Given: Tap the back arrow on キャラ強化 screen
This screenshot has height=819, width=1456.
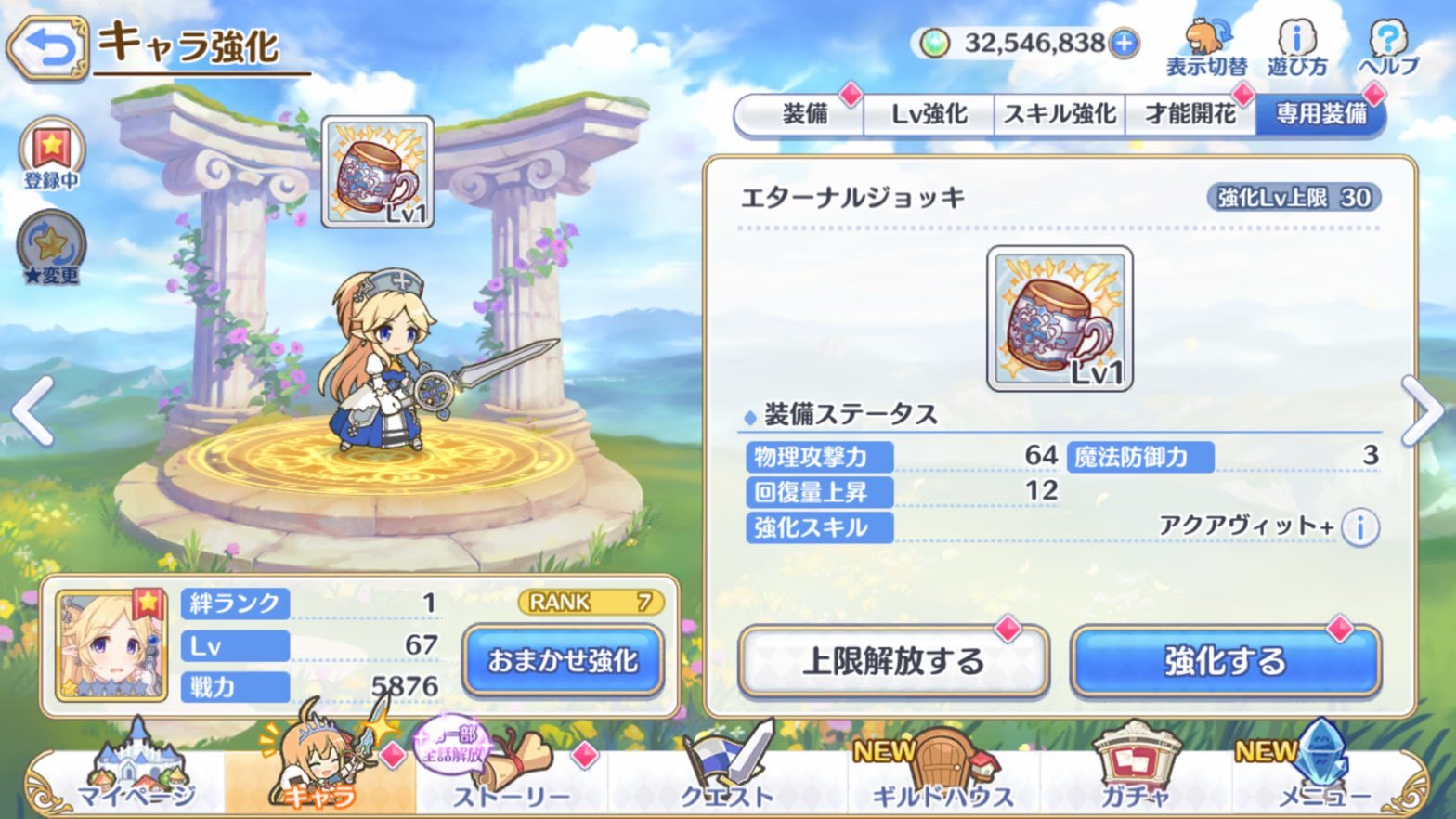Looking at the screenshot, I should (x=45, y=45).
